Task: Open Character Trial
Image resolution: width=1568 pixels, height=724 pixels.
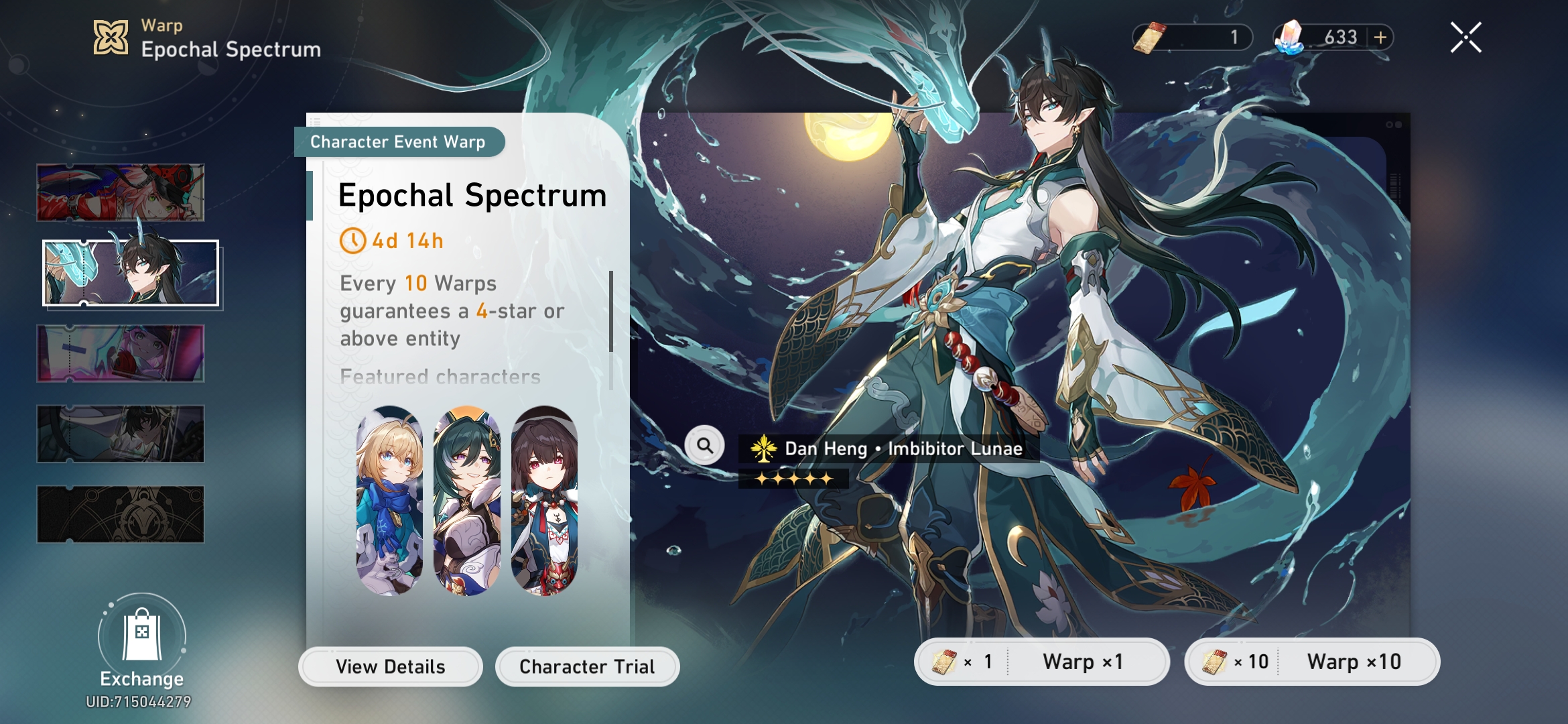Action: tap(586, 666)
